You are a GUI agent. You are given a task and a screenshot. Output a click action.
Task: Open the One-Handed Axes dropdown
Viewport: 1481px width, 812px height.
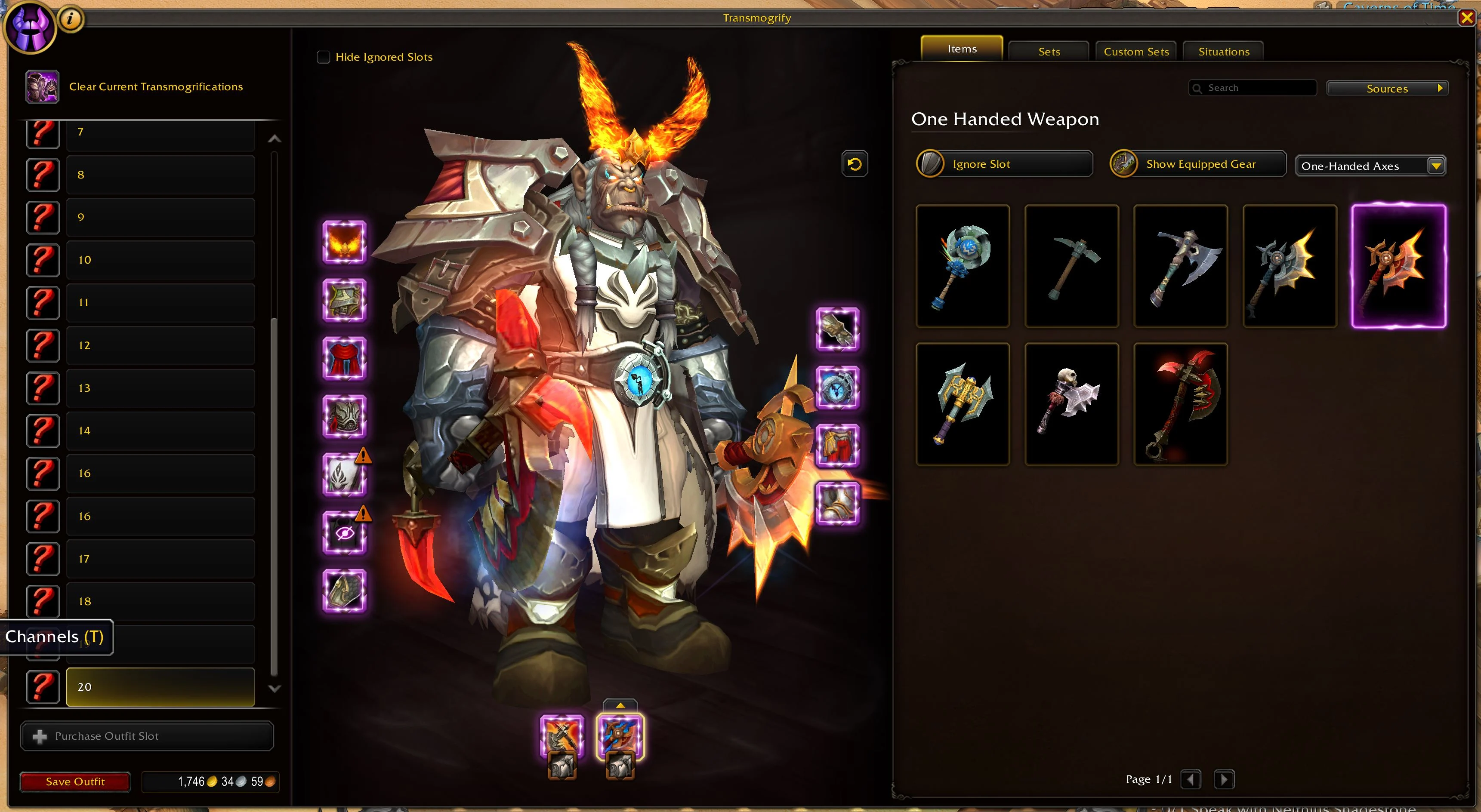click(1370, 166)
